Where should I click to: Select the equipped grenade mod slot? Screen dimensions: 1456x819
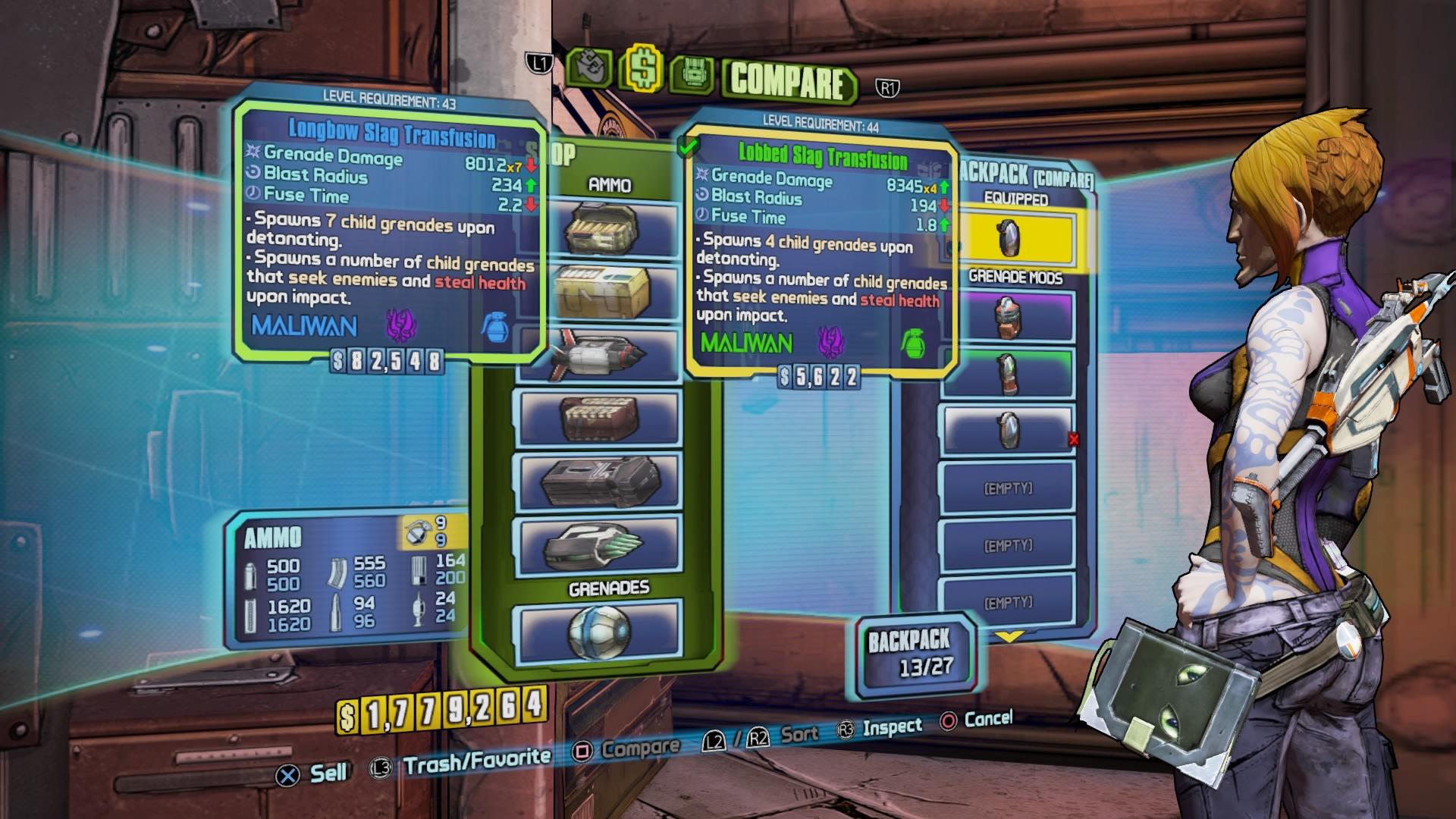tap(1007, 238)
